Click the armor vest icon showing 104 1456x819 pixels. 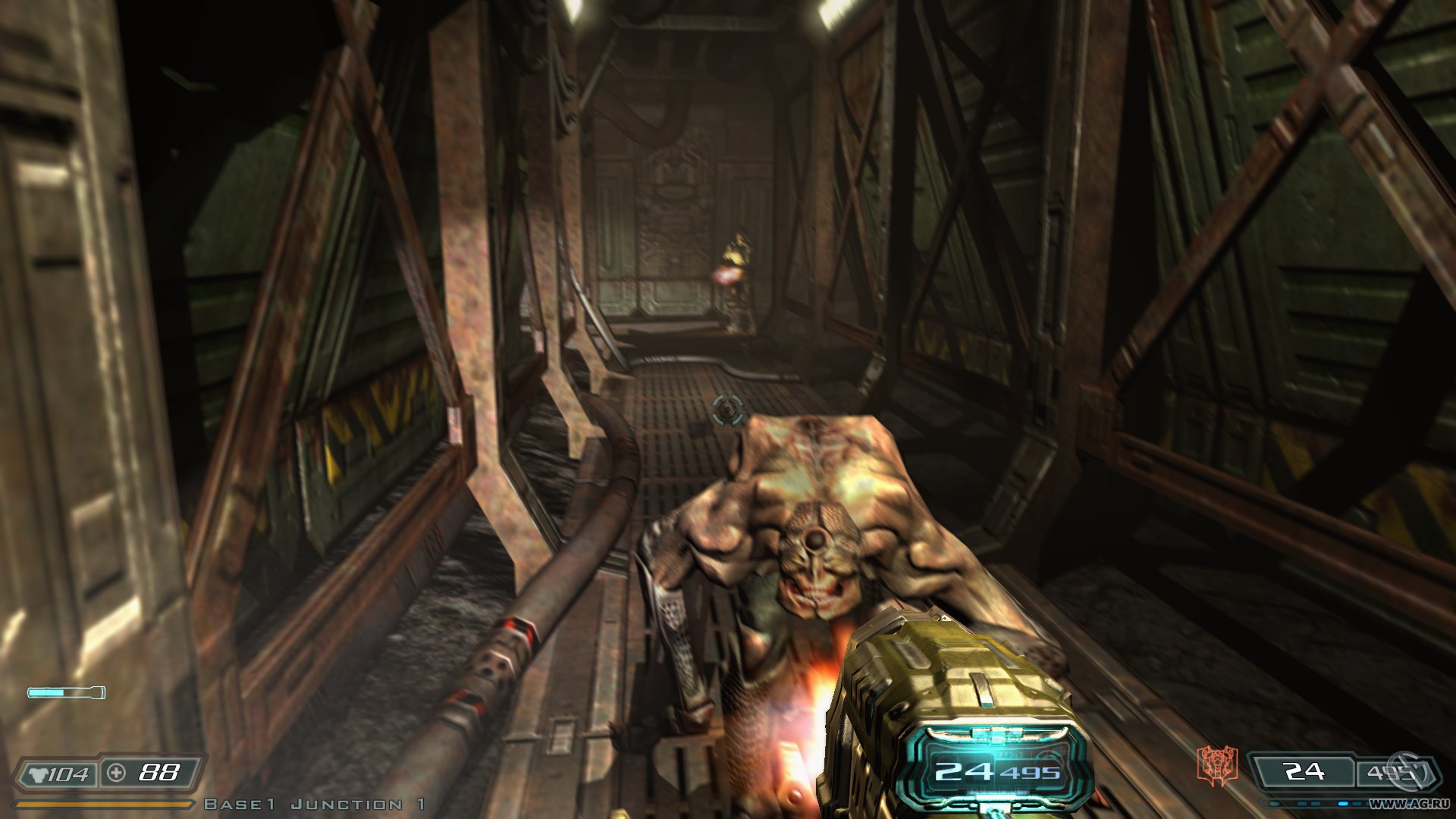[39, 773]
